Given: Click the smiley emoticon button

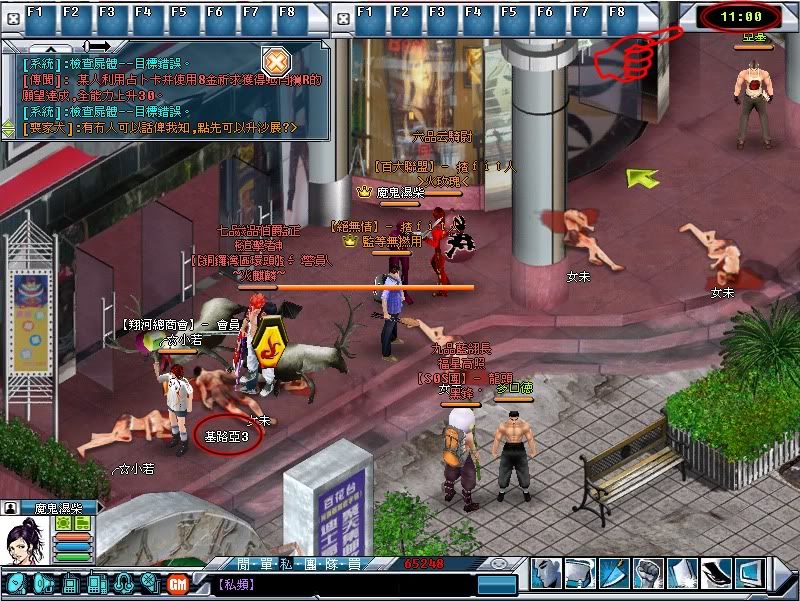Looking at the screenshot, I should point(499,564).
